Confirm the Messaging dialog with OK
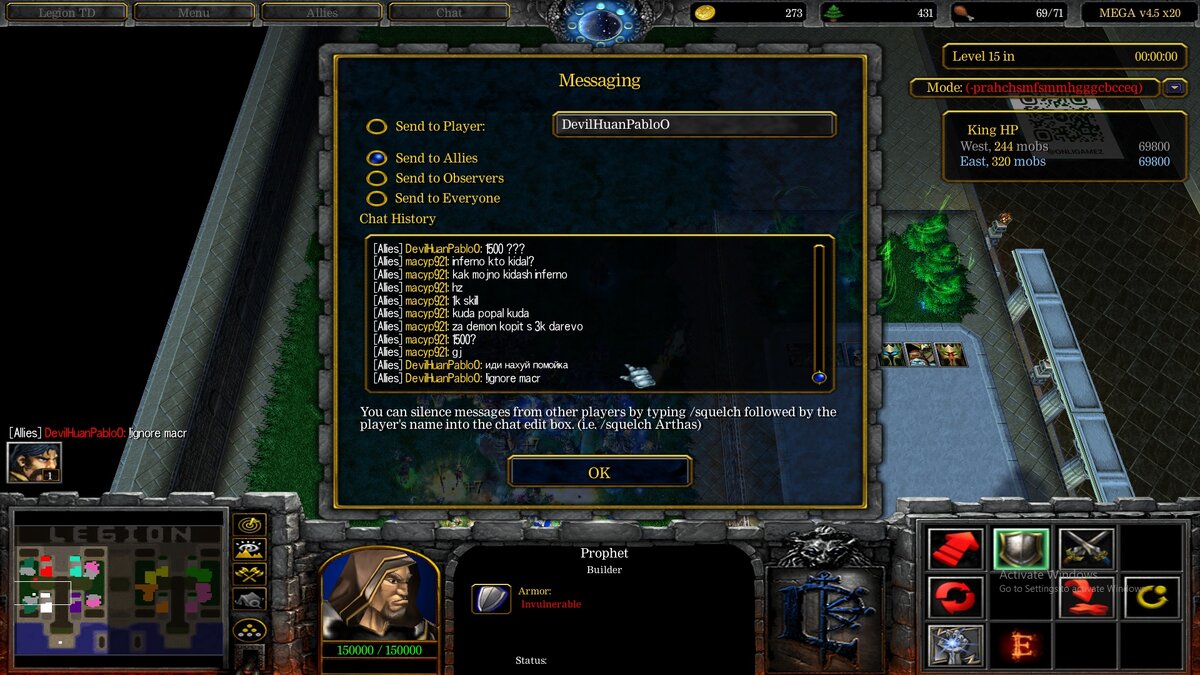 coord(599,472)
